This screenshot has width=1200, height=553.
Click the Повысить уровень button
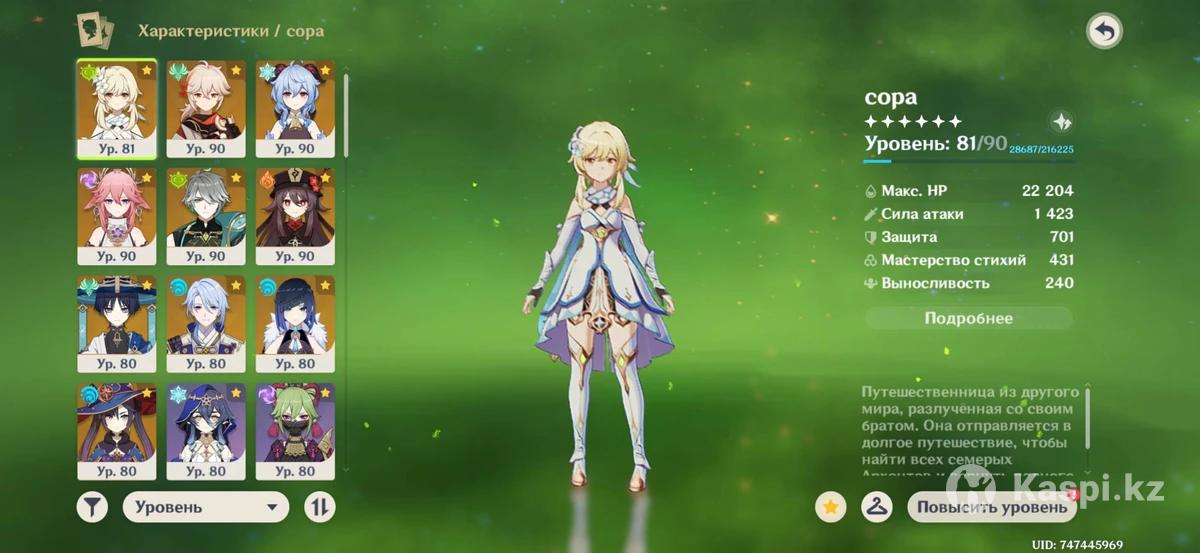coord(992,507)
